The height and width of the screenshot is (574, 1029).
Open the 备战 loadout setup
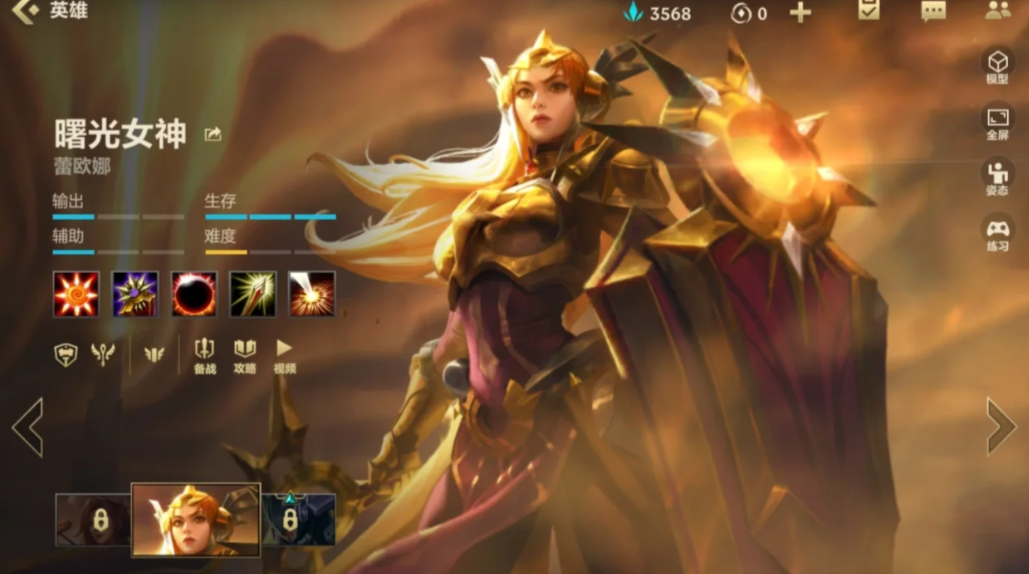204,355
